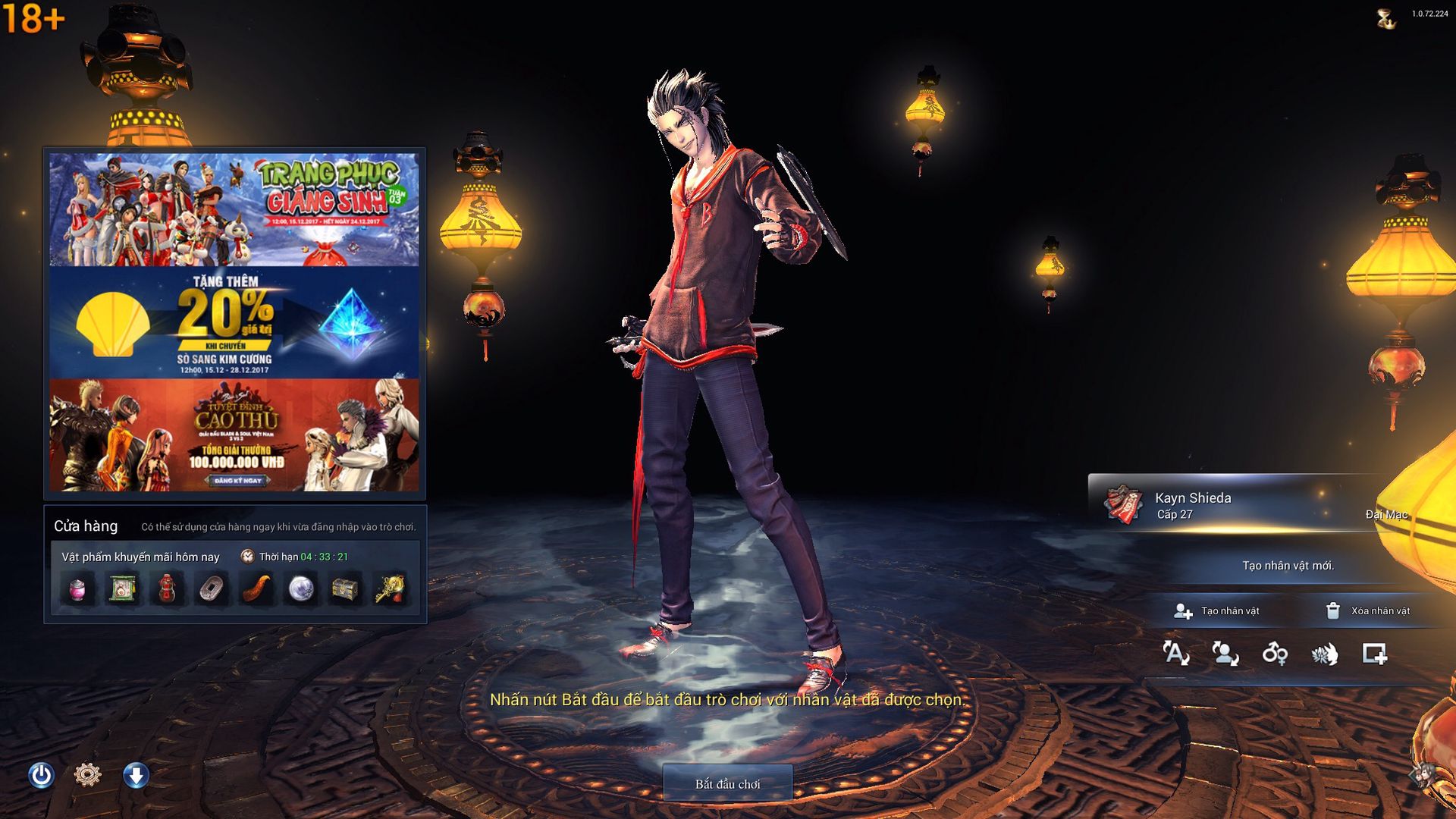Choose the golden key promotional item
Image resolution: width=1456 pixels, height=819 pixels.
tap(391, 589)
